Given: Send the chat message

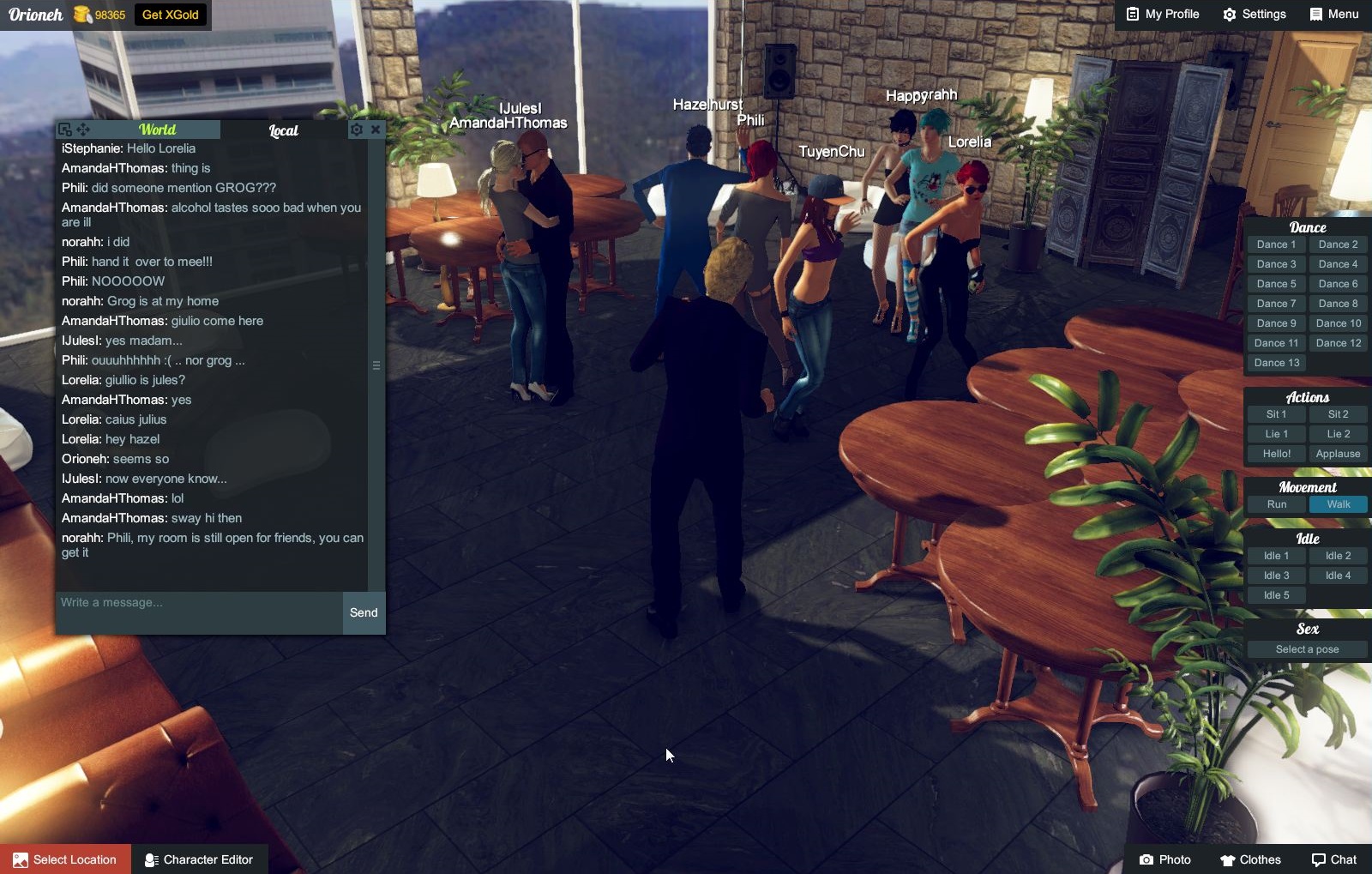Looking at the screenshot, I should [364, 612].
